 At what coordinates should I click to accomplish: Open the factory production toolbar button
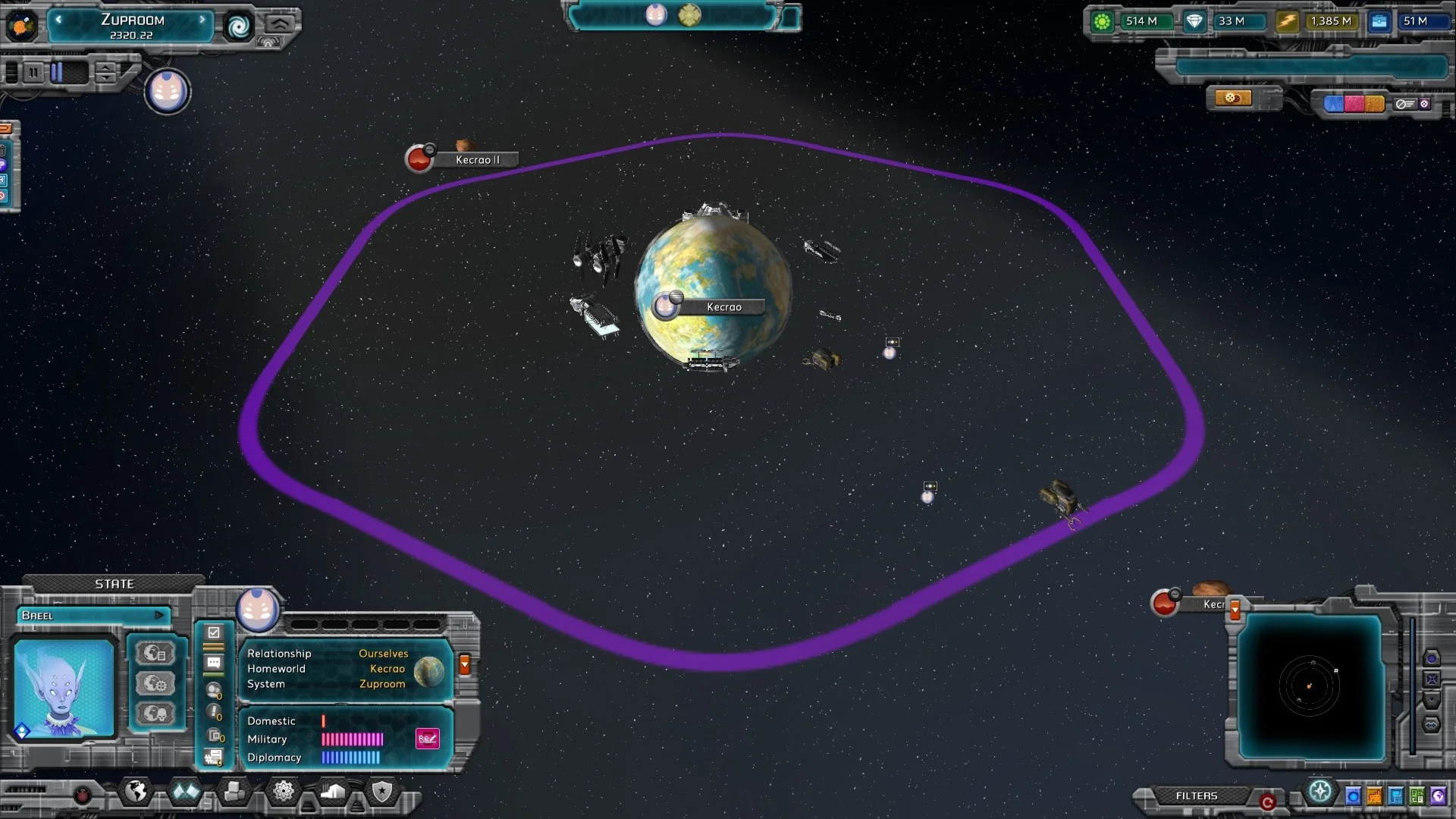[x=333, y=792]
